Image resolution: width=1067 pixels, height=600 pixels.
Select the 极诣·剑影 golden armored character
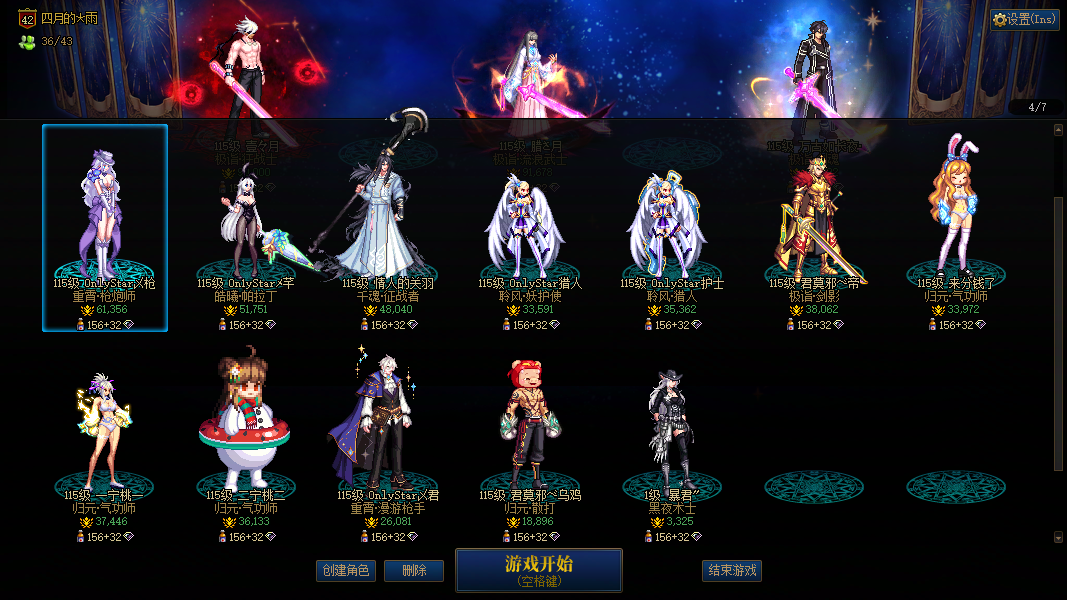tap(815, 230)
